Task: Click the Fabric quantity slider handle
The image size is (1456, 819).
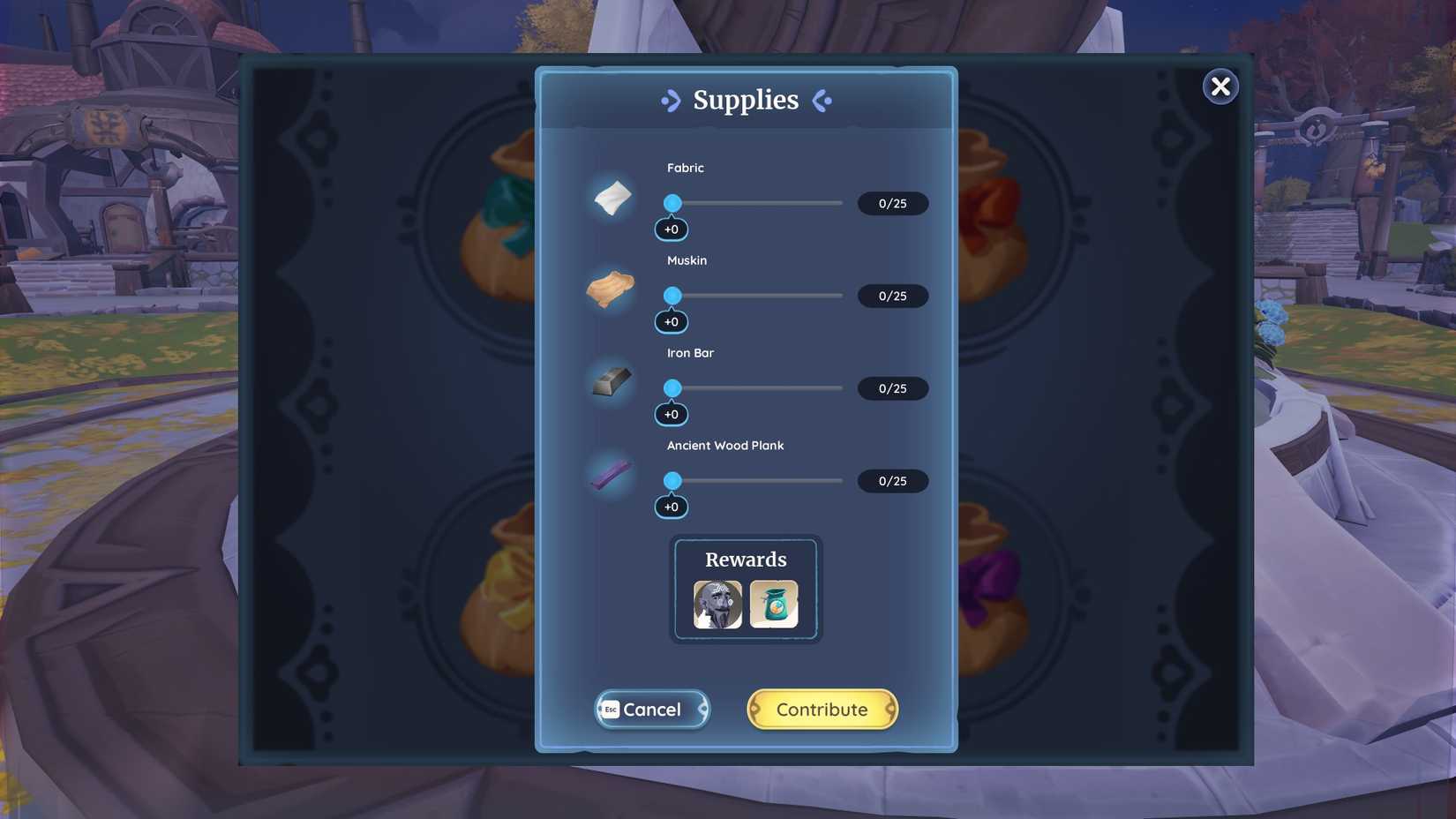Action: 673,203
